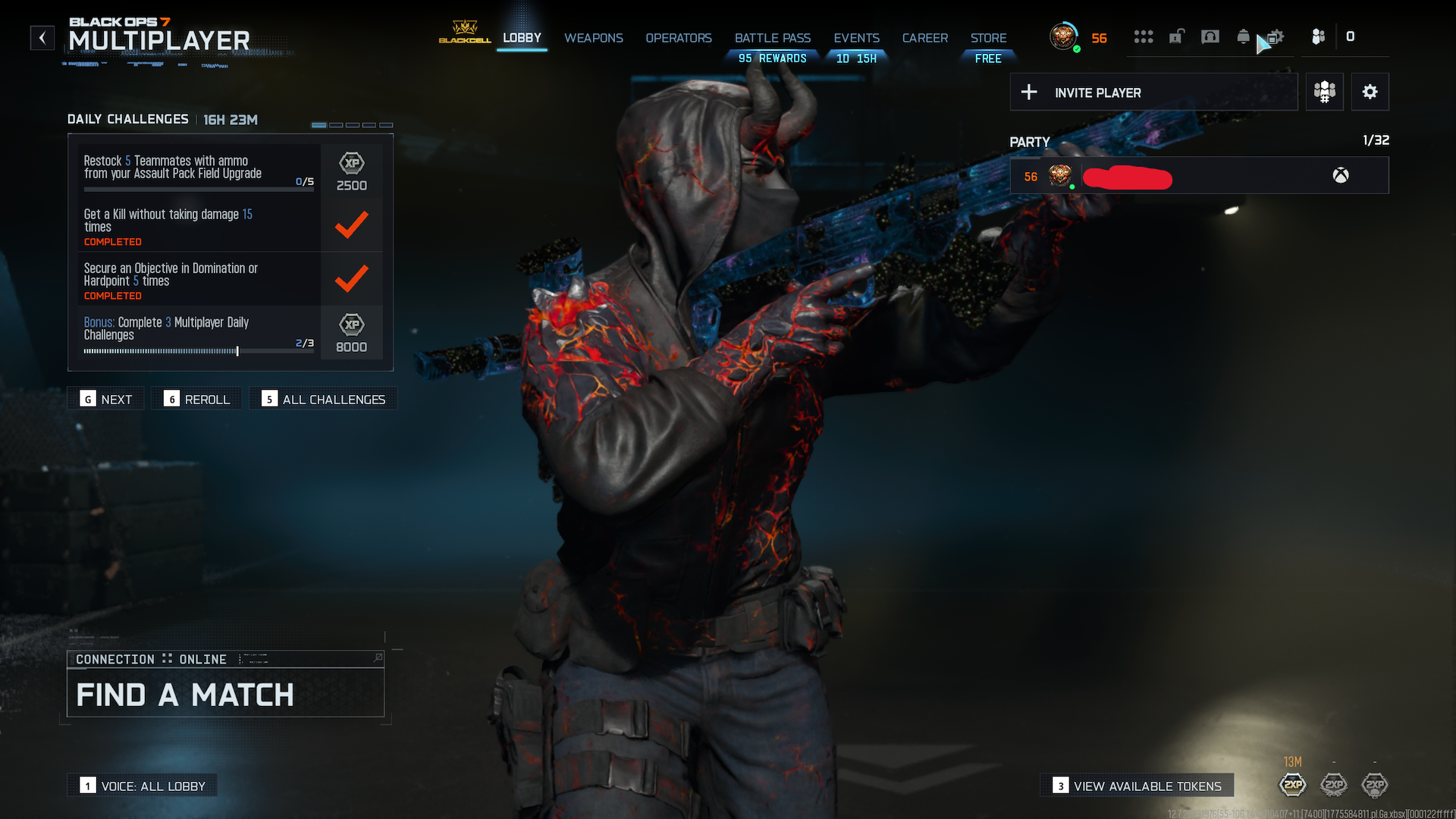Open the Events tab
The width and height of the screenshot is (1456, 819).
click(856, 38)
